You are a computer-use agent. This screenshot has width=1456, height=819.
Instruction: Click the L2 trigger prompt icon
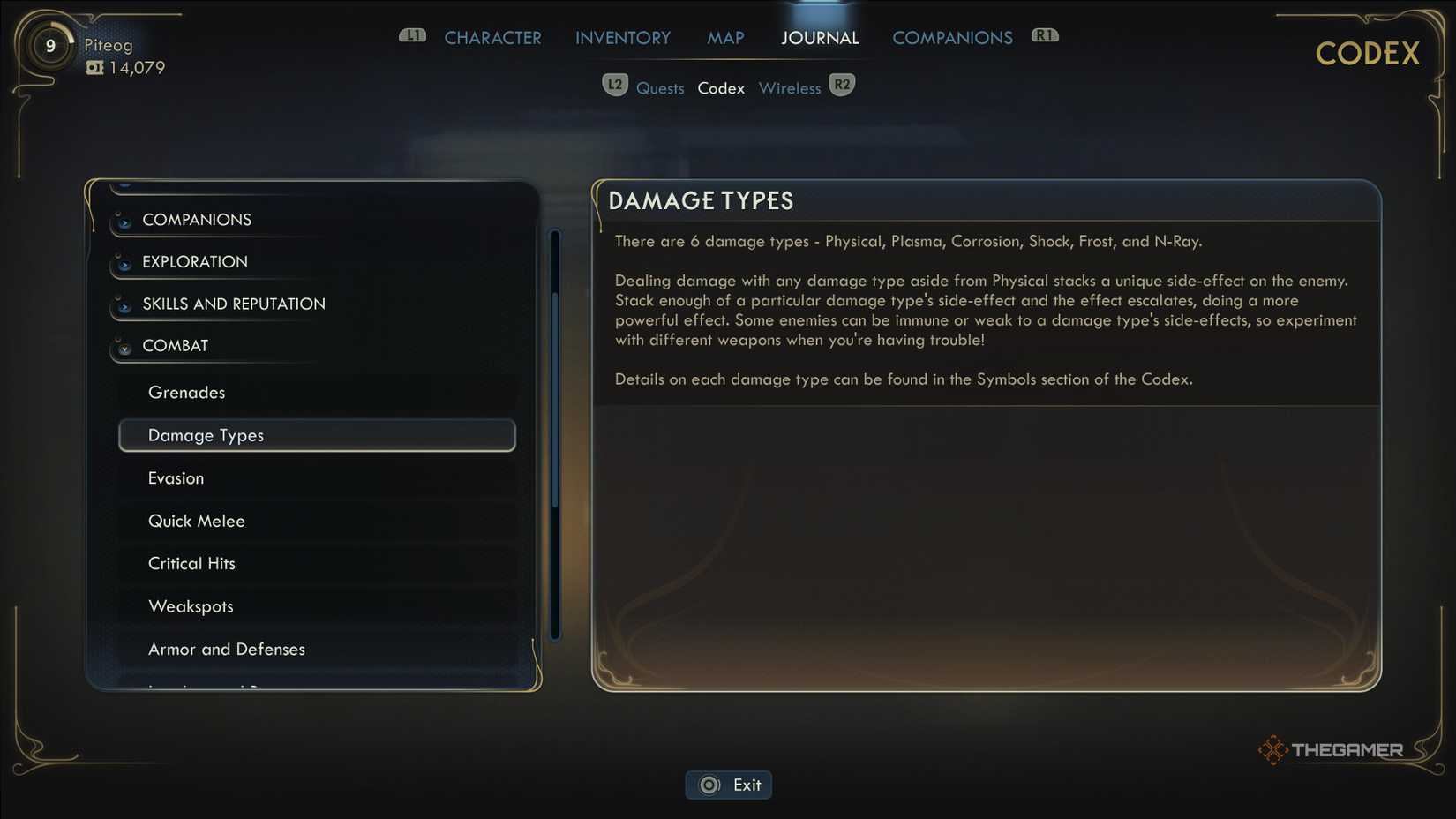[615, 84]
